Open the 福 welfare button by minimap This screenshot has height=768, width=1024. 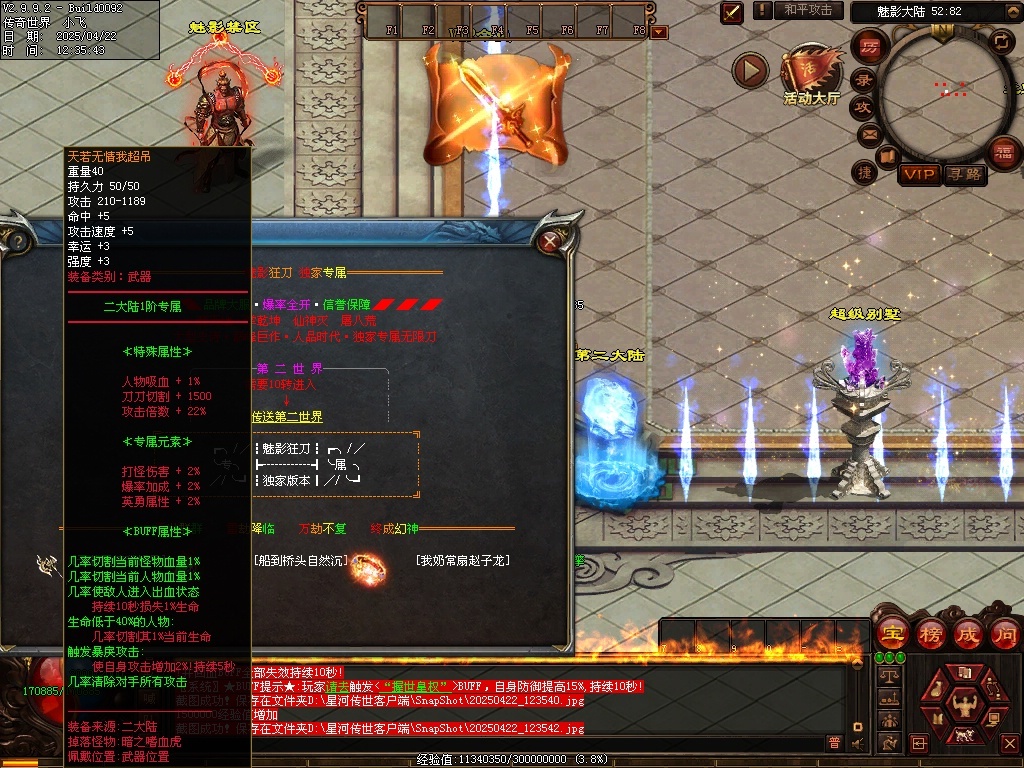(x=1003, y=152)
